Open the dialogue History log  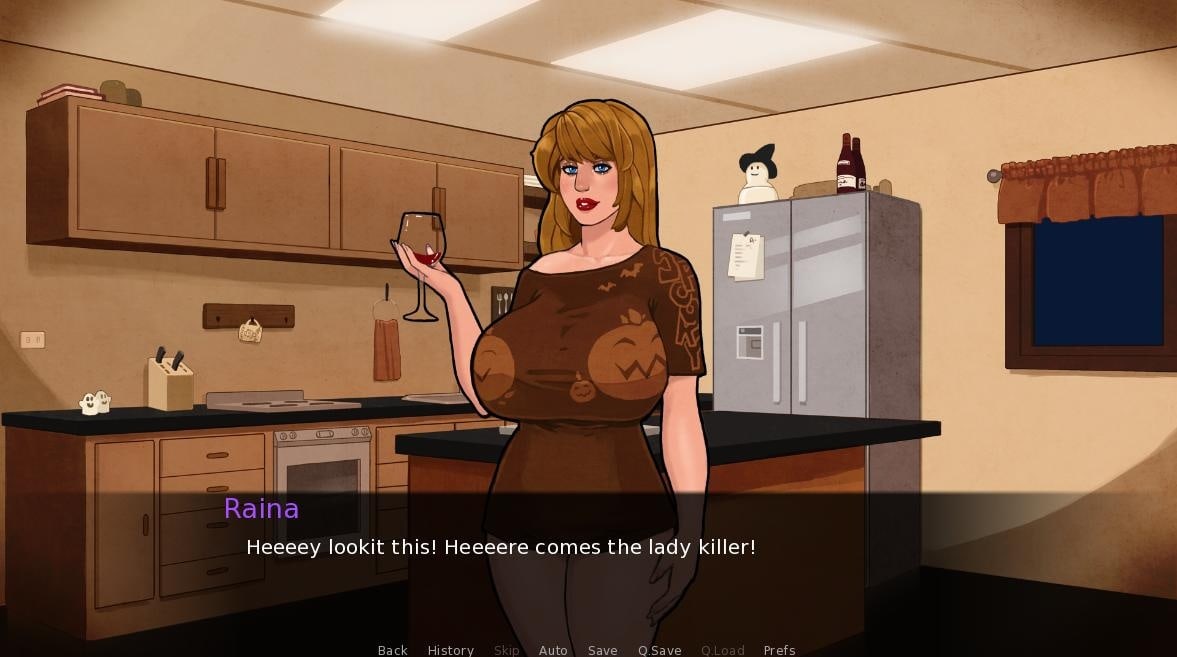pos(450,650)
